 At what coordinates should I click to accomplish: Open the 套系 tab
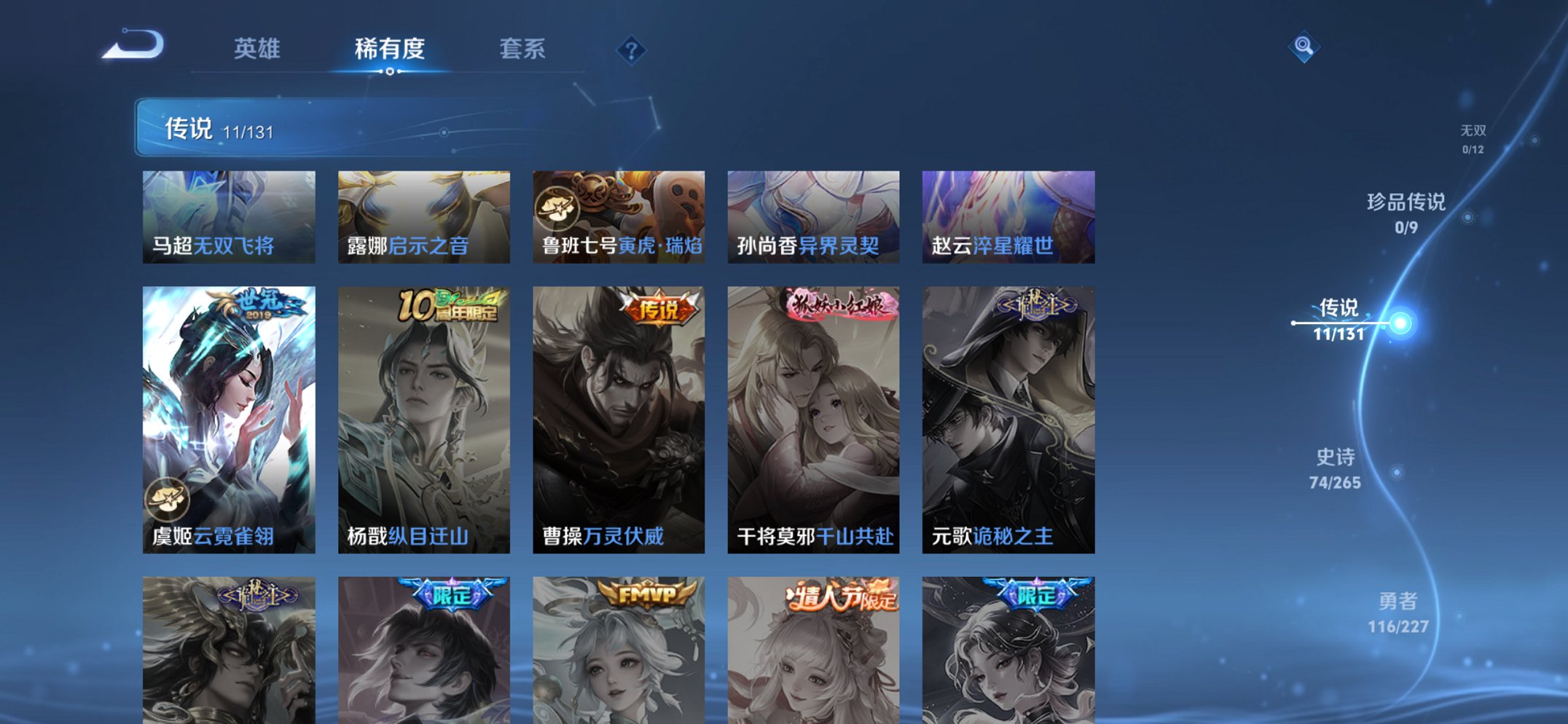point(522,50)
